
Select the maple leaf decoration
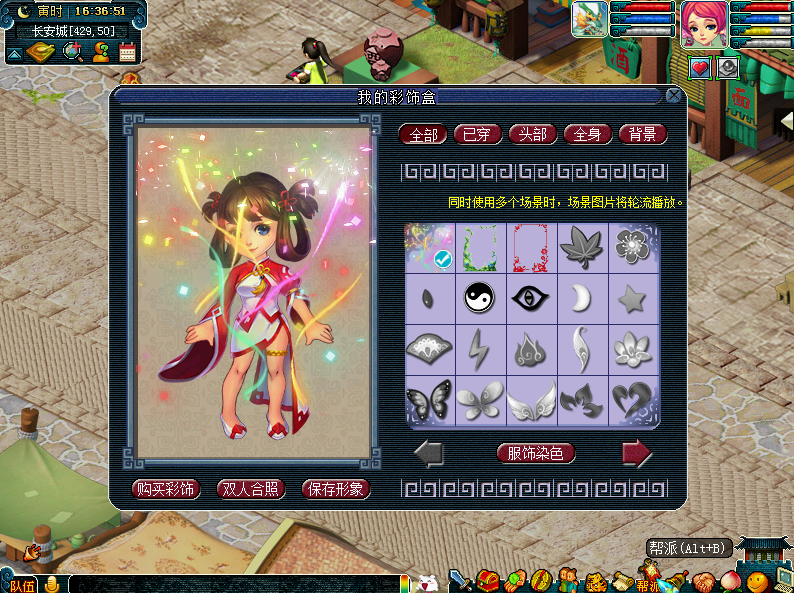(582, 246)
